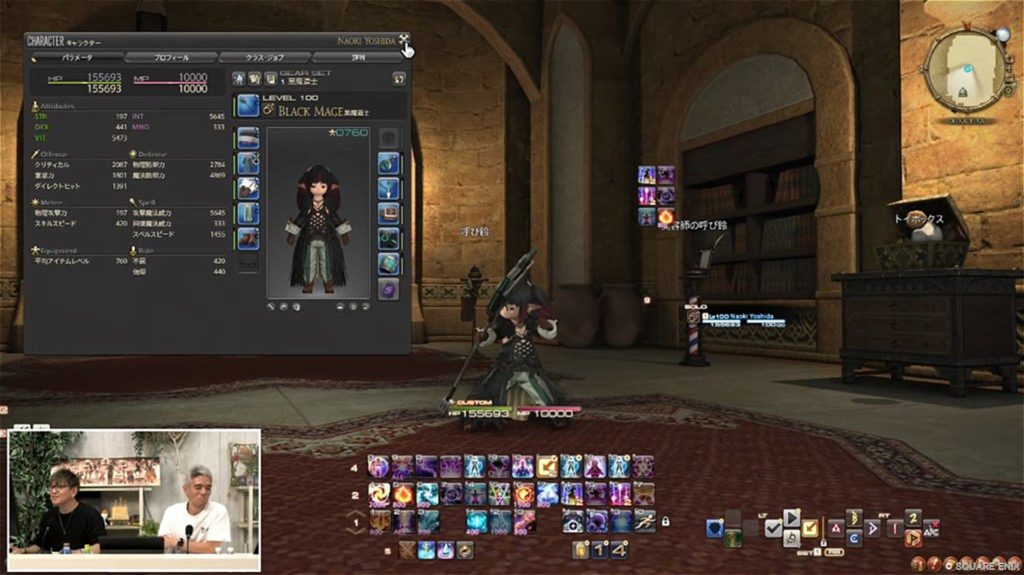Image resolution: width=1024 pixels, height=575 pixels.
Task: Click the blue shield icon on bottom bar
Action: click(x=714, y=528)
